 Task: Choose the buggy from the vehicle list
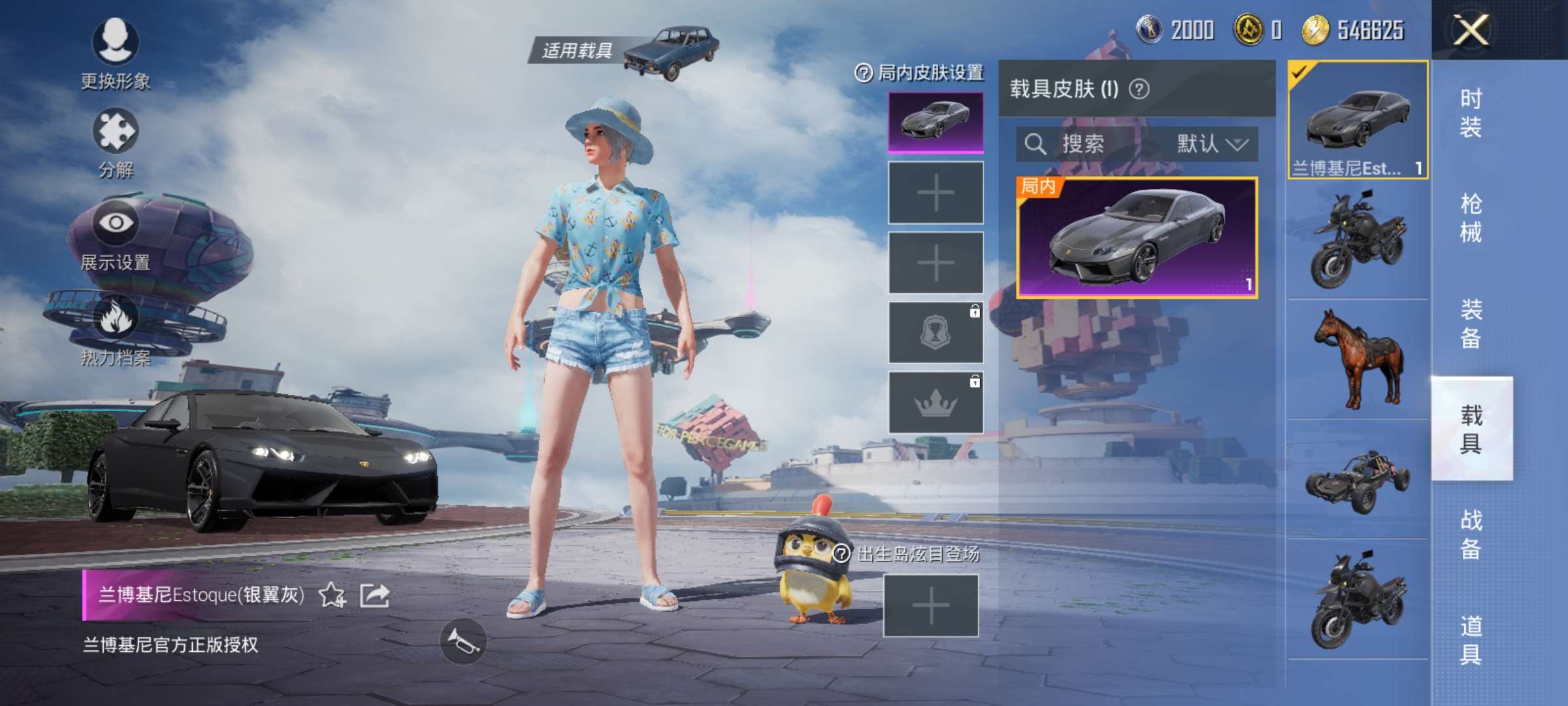pos(1358,480)
